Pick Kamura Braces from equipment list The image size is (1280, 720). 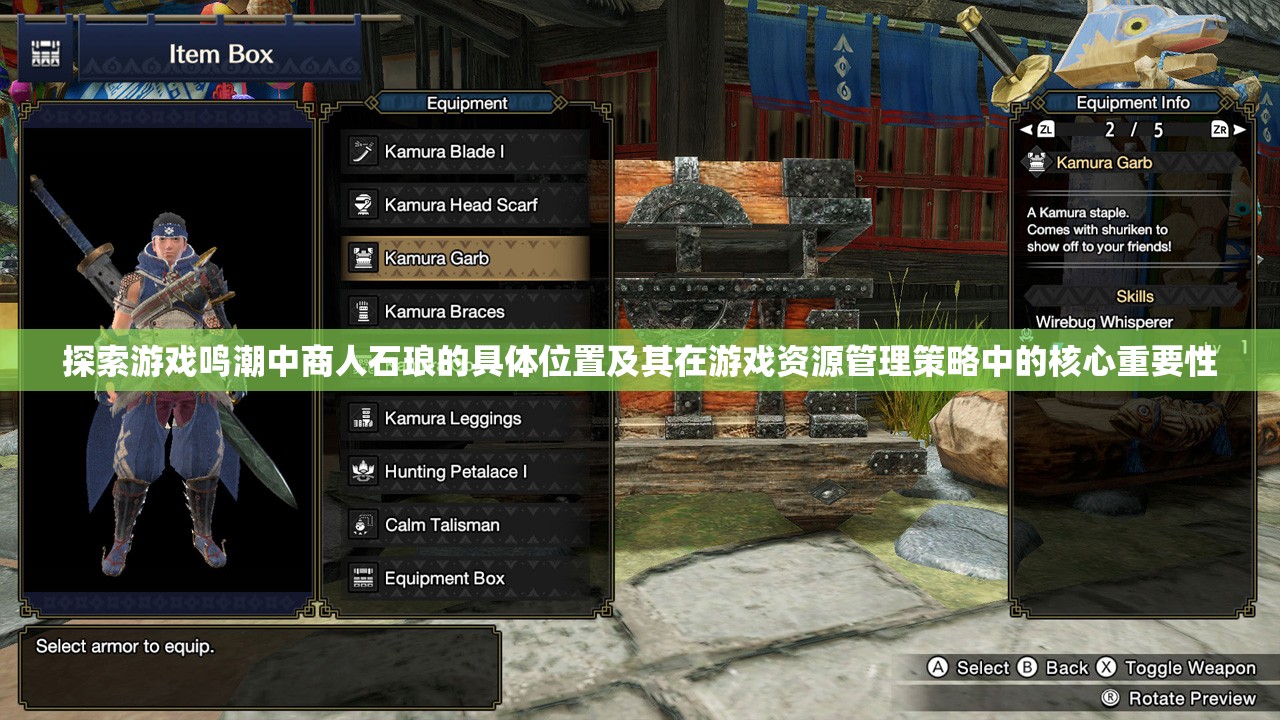(x=465, y=311)
